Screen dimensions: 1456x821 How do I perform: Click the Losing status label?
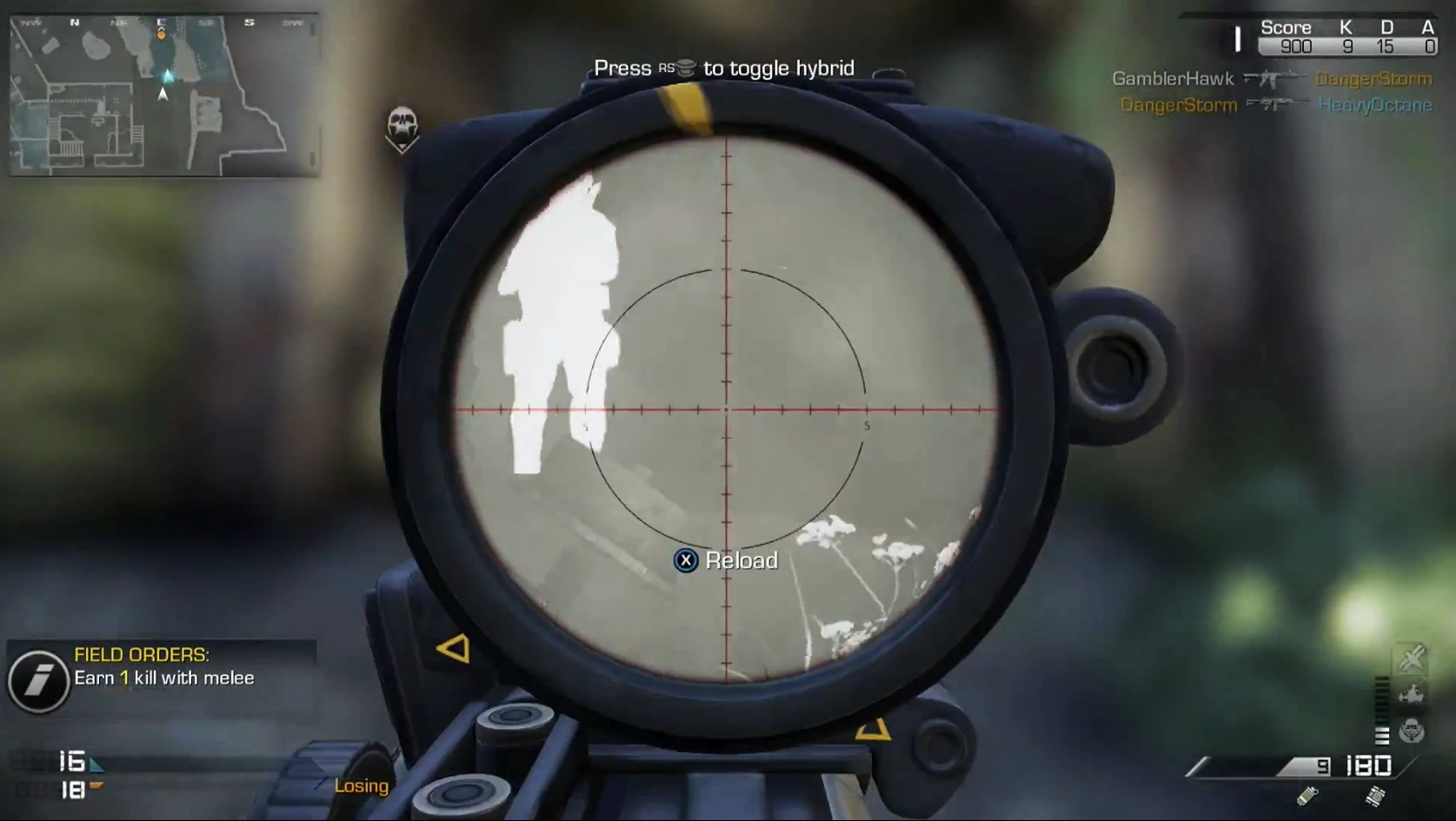361,786
